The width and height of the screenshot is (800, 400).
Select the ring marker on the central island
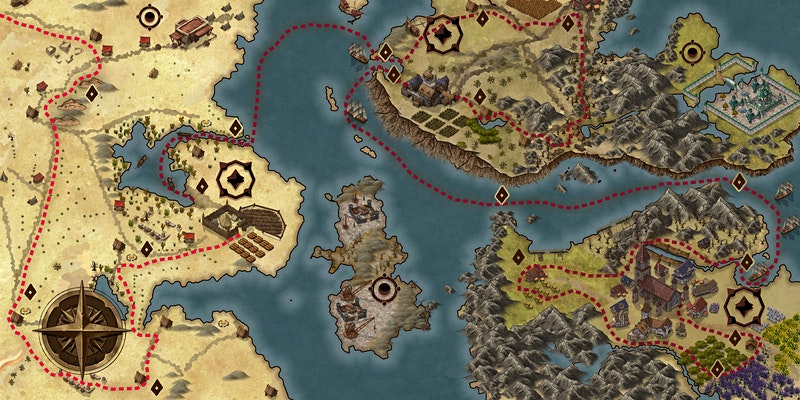pos(384,291)
